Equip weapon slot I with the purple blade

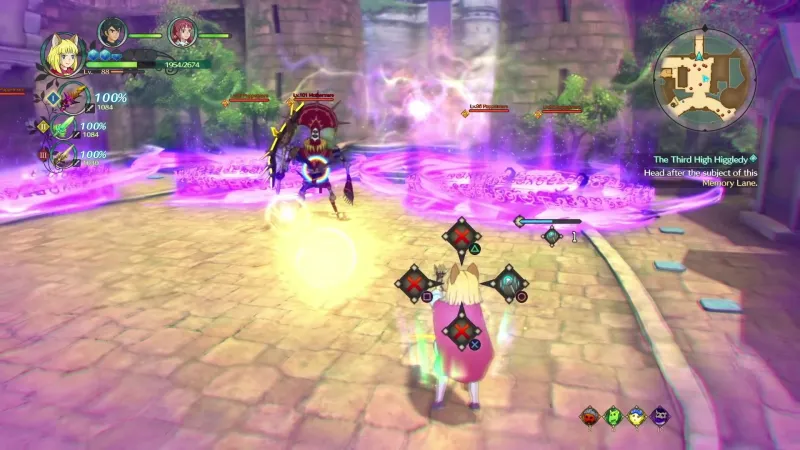72,99
